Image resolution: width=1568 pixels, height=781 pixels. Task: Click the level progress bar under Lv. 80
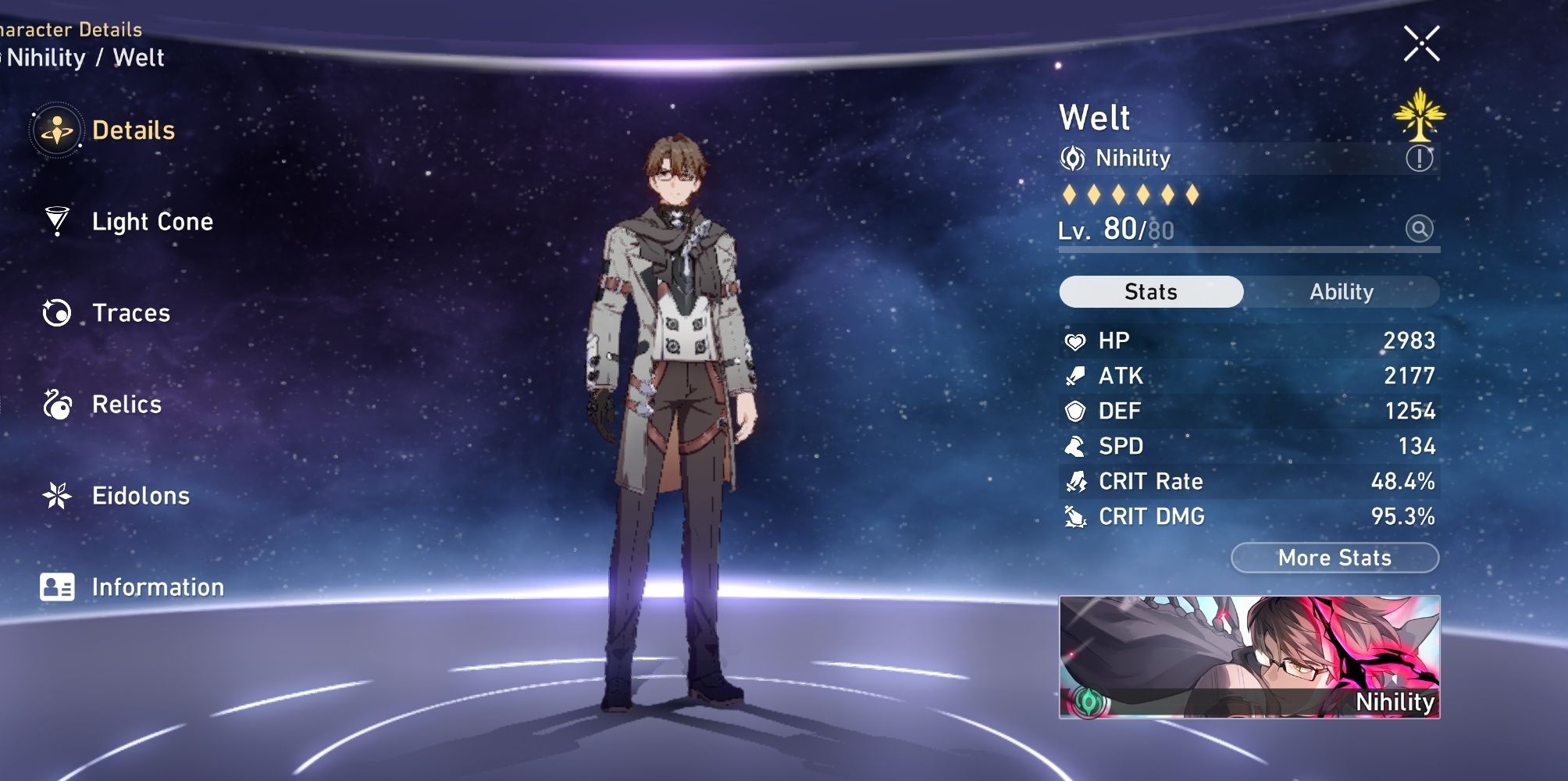point(1249,250)
